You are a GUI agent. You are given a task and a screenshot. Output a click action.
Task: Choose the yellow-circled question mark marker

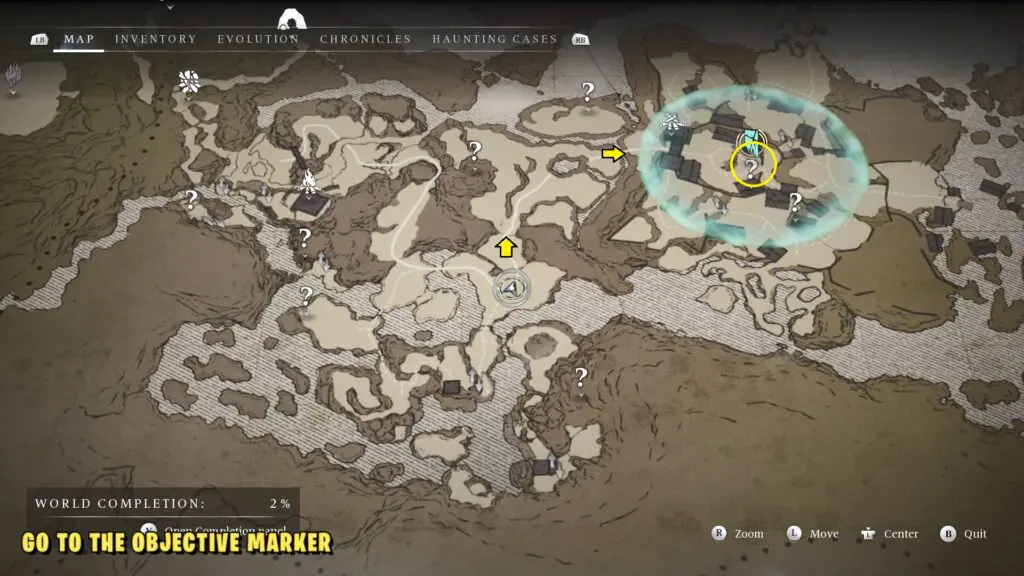coord(752,167)
